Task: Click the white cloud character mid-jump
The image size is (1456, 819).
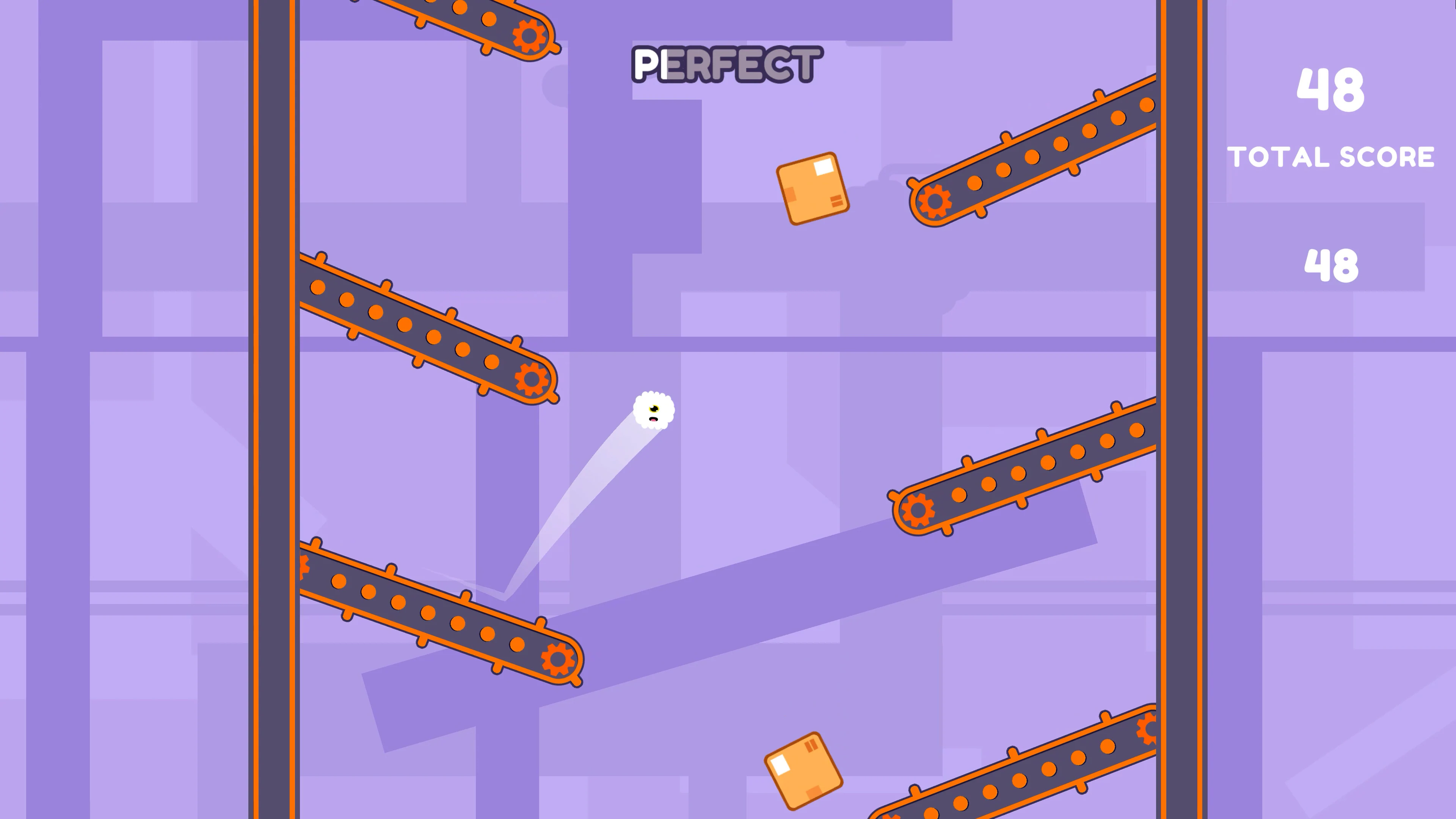Action: pyautogui.click(x=654, y=410)
